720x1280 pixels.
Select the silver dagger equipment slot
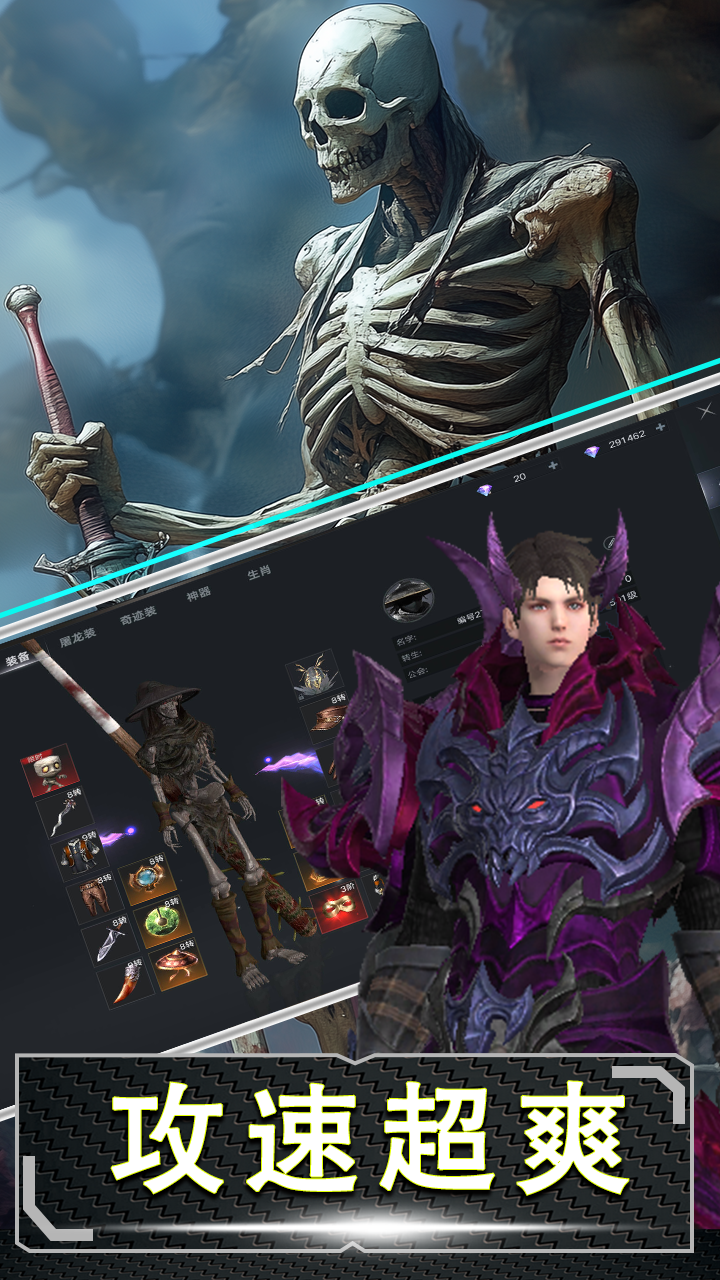coord(109,940)
